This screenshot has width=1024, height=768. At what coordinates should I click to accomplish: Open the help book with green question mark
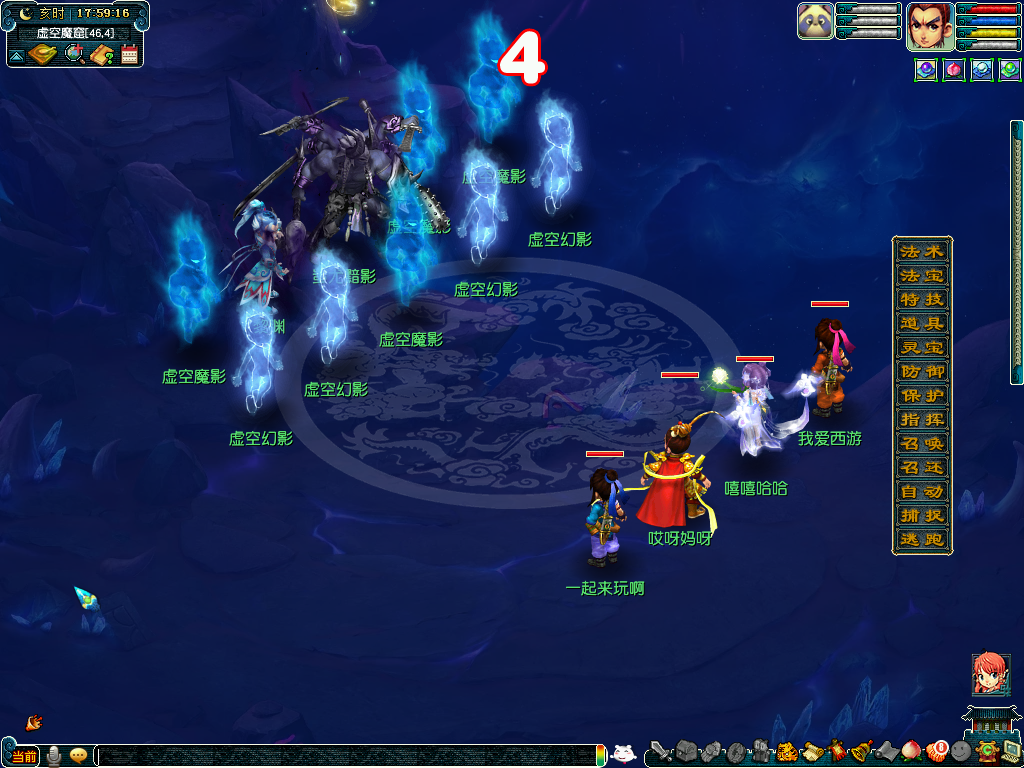(101, 54)
